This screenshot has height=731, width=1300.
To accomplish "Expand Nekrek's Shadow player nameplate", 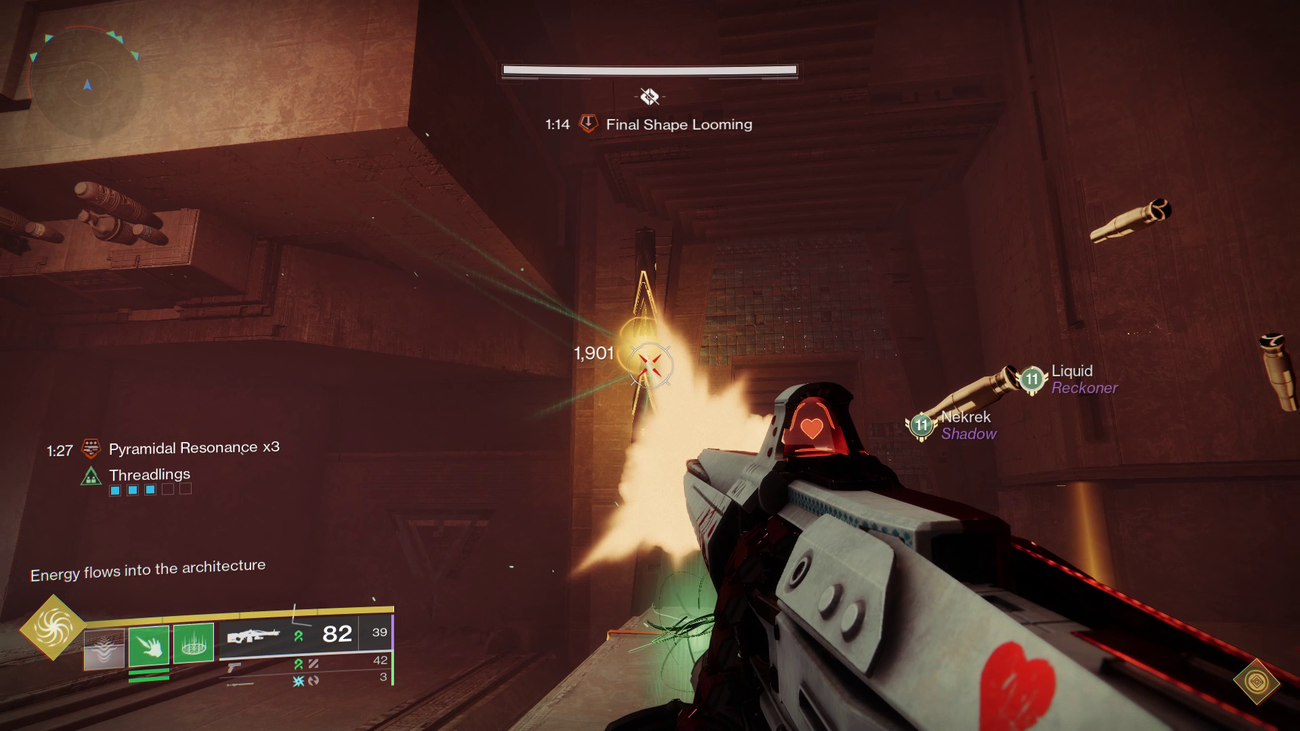I will [967, 424].
